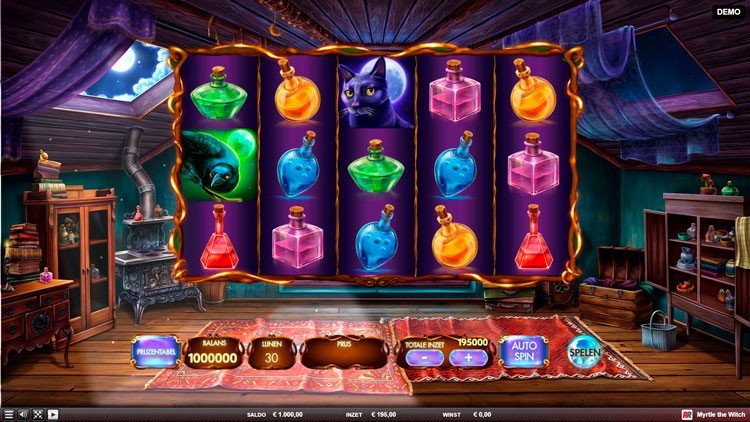Select the Lijnen paylines panel
The height and width of the screenshot is (422, 750).
(x=272, y=352)
